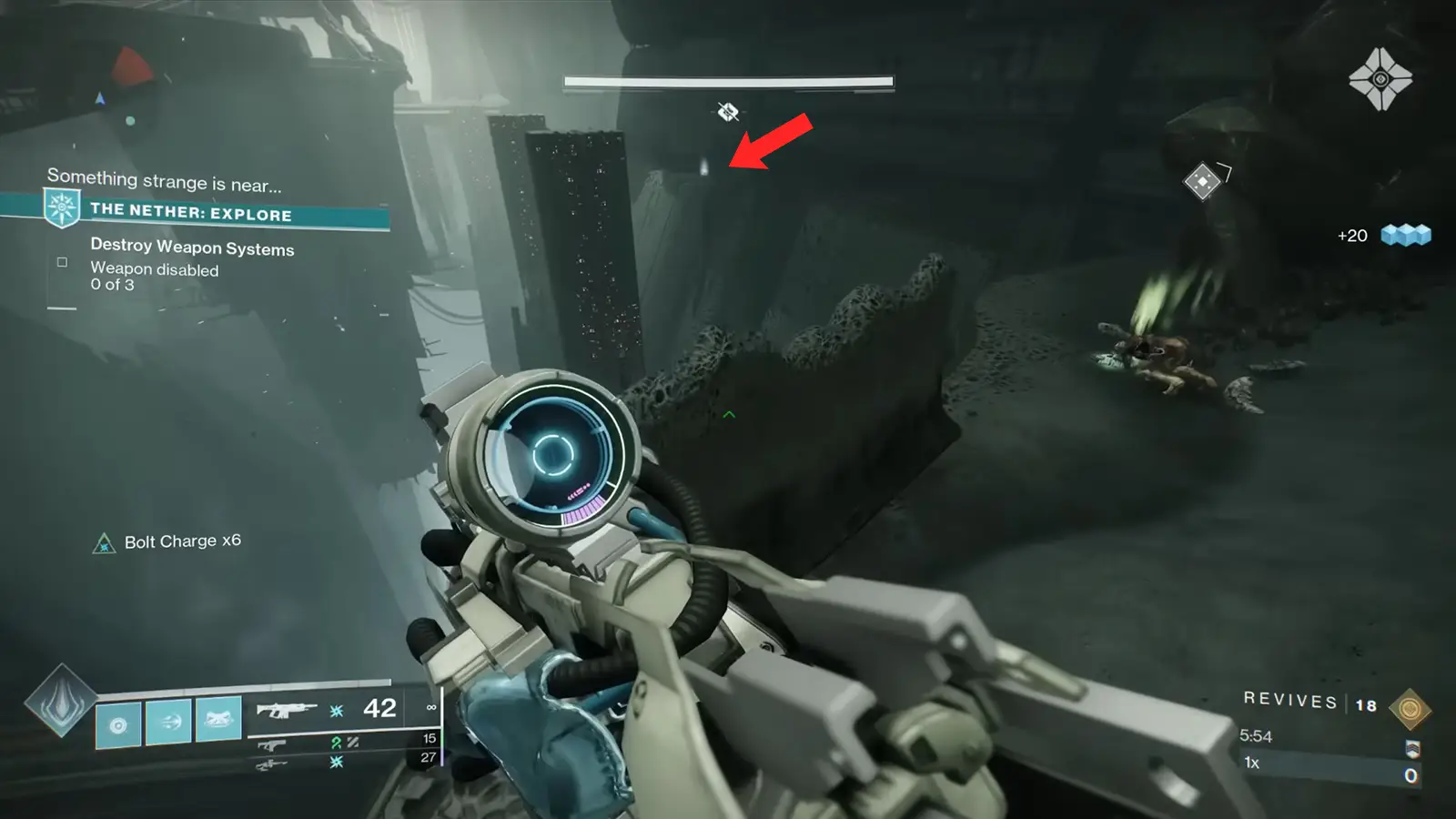The height and width of the screenshot is (819, 1456).
Task: Activate the grenade ability icon
Action: [118, 725]
